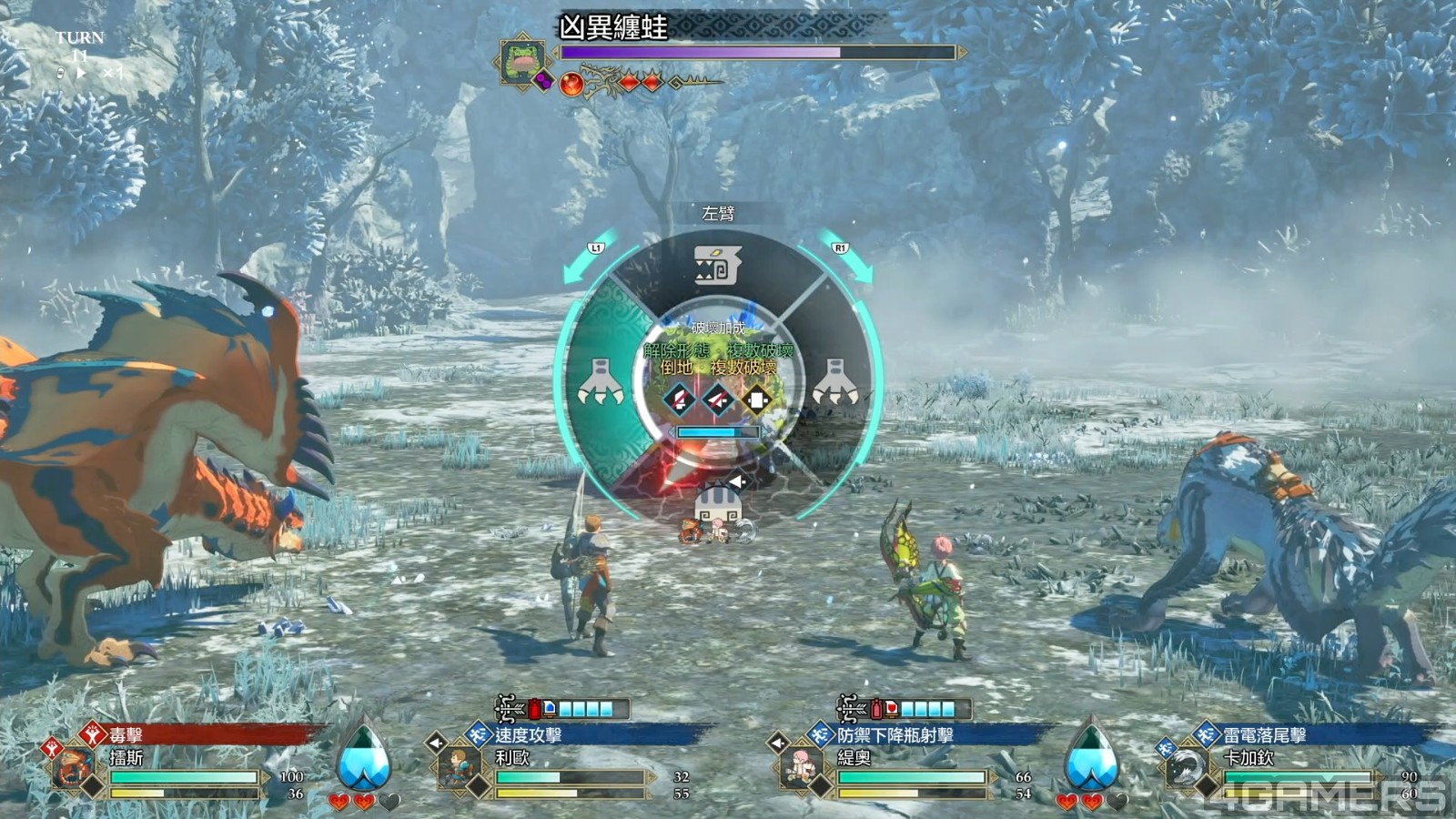Screen dimensions: 1456x819
Task: Target the monster head segment
Action: coord(718,266)
